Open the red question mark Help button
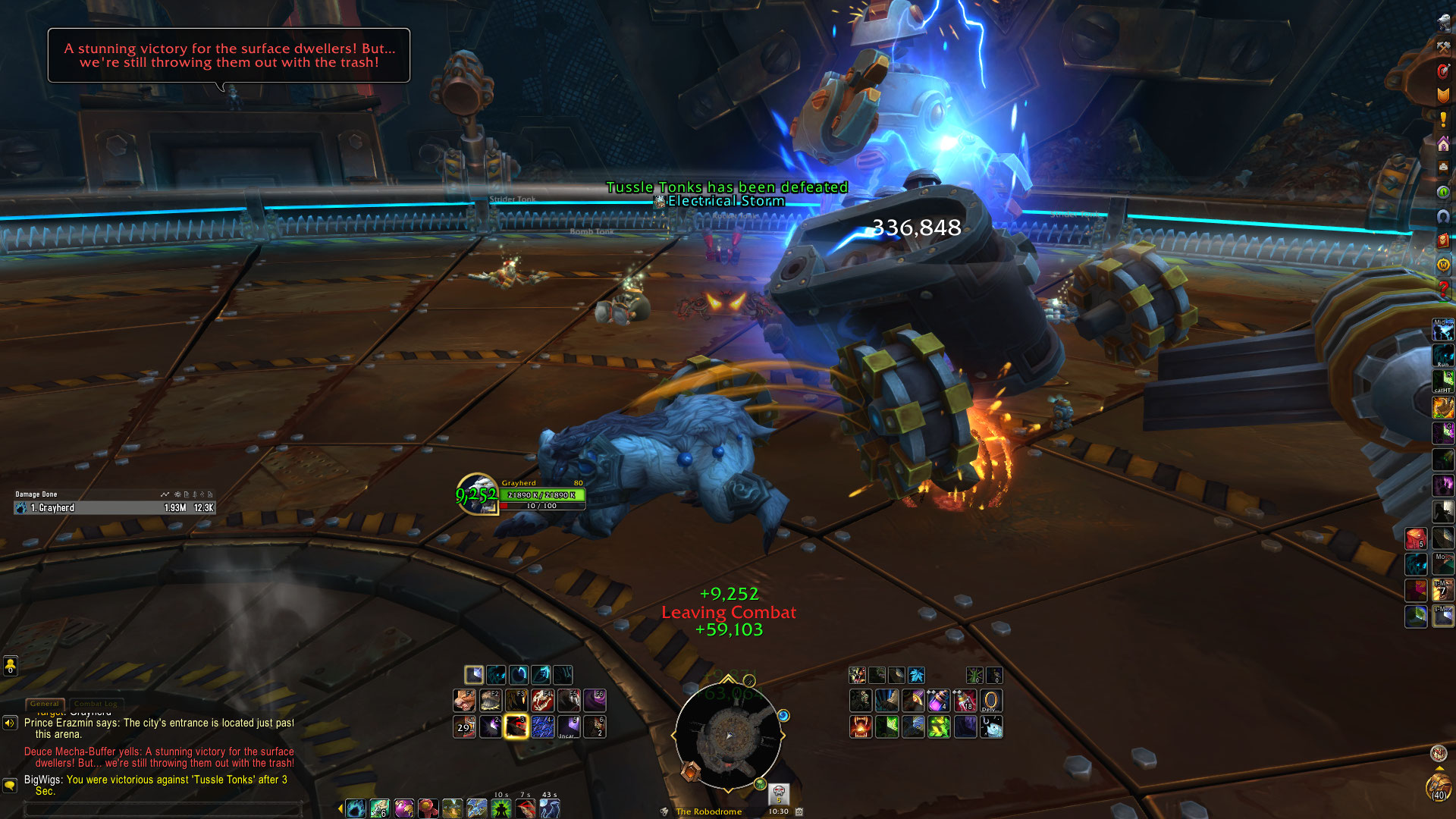Viewport: 1456px width, 819px height. click(1443, 288)
